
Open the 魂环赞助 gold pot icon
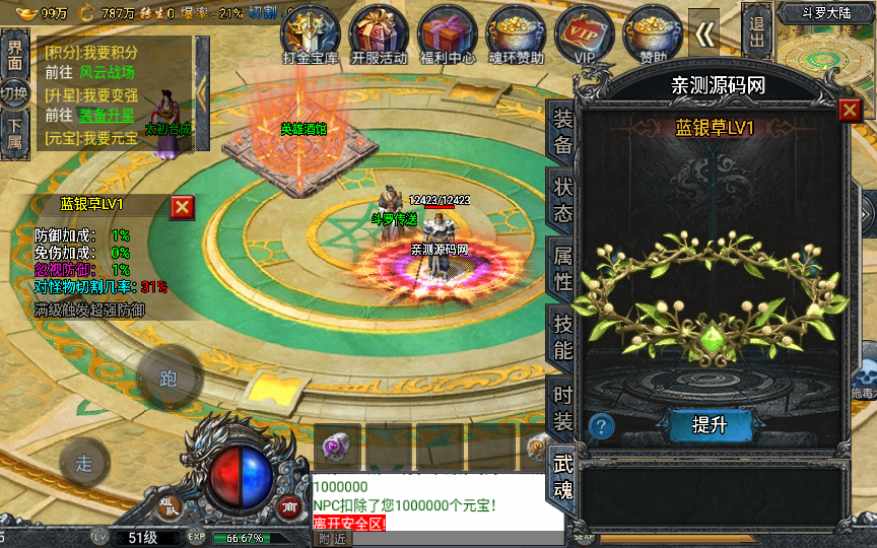(x=516, y=31)
